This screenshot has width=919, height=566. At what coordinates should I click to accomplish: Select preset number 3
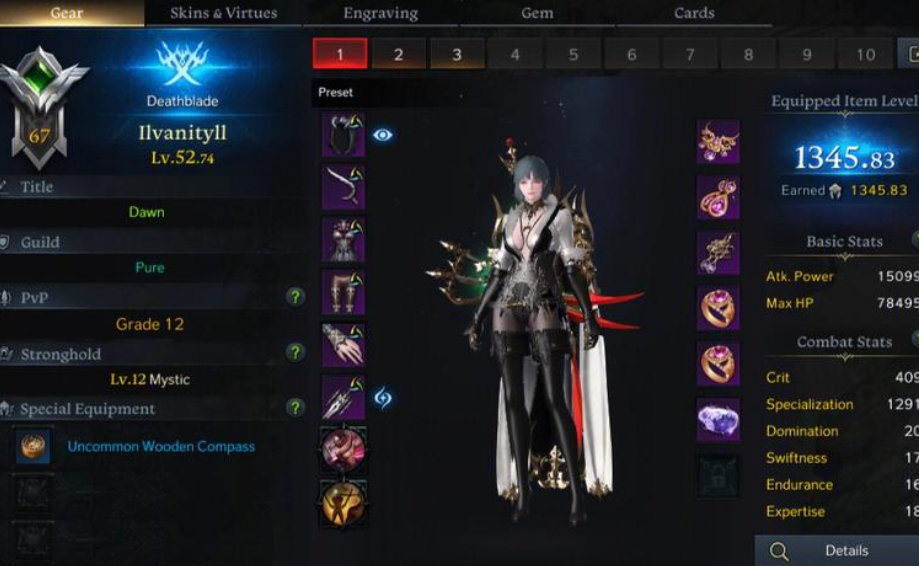tap(457, 54)
